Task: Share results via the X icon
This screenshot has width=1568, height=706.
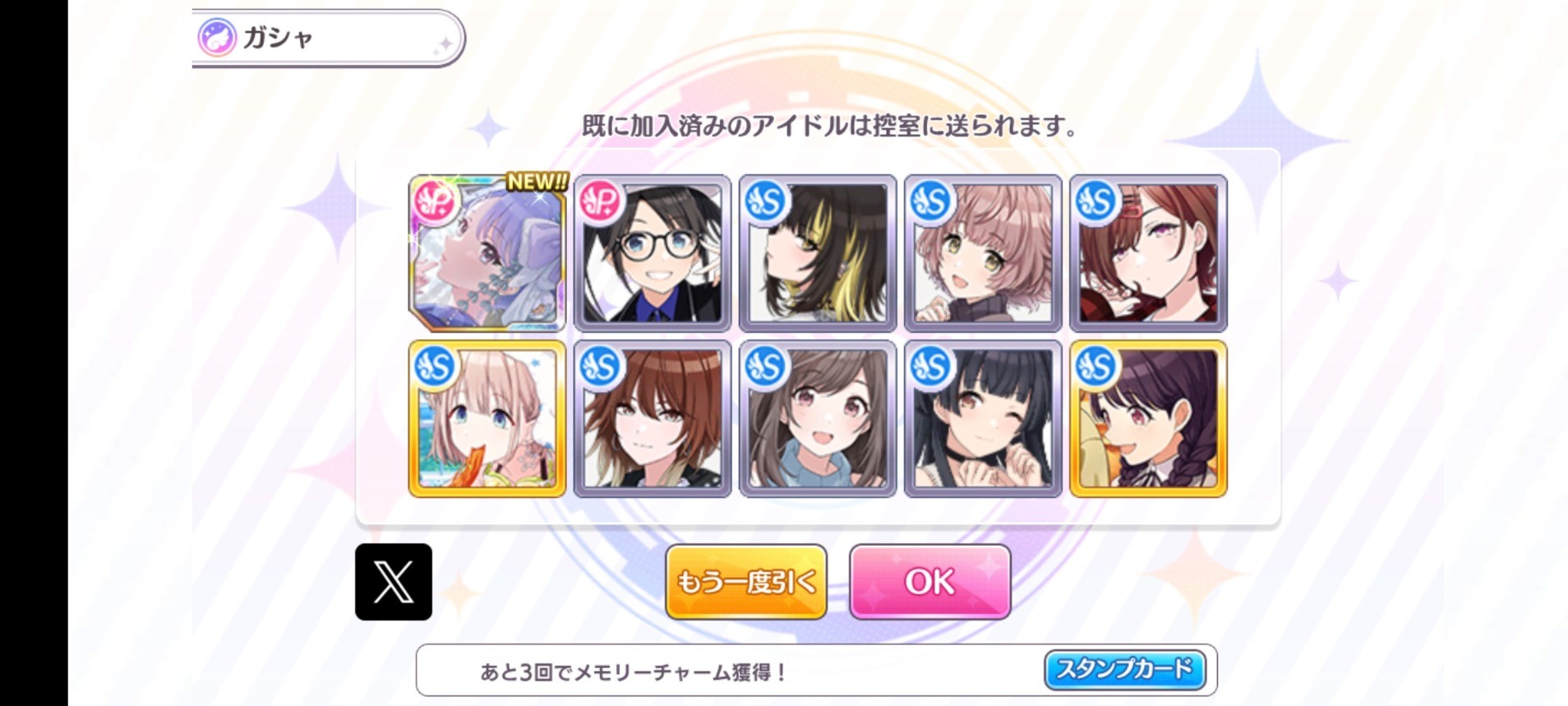Action: (393, 581)
